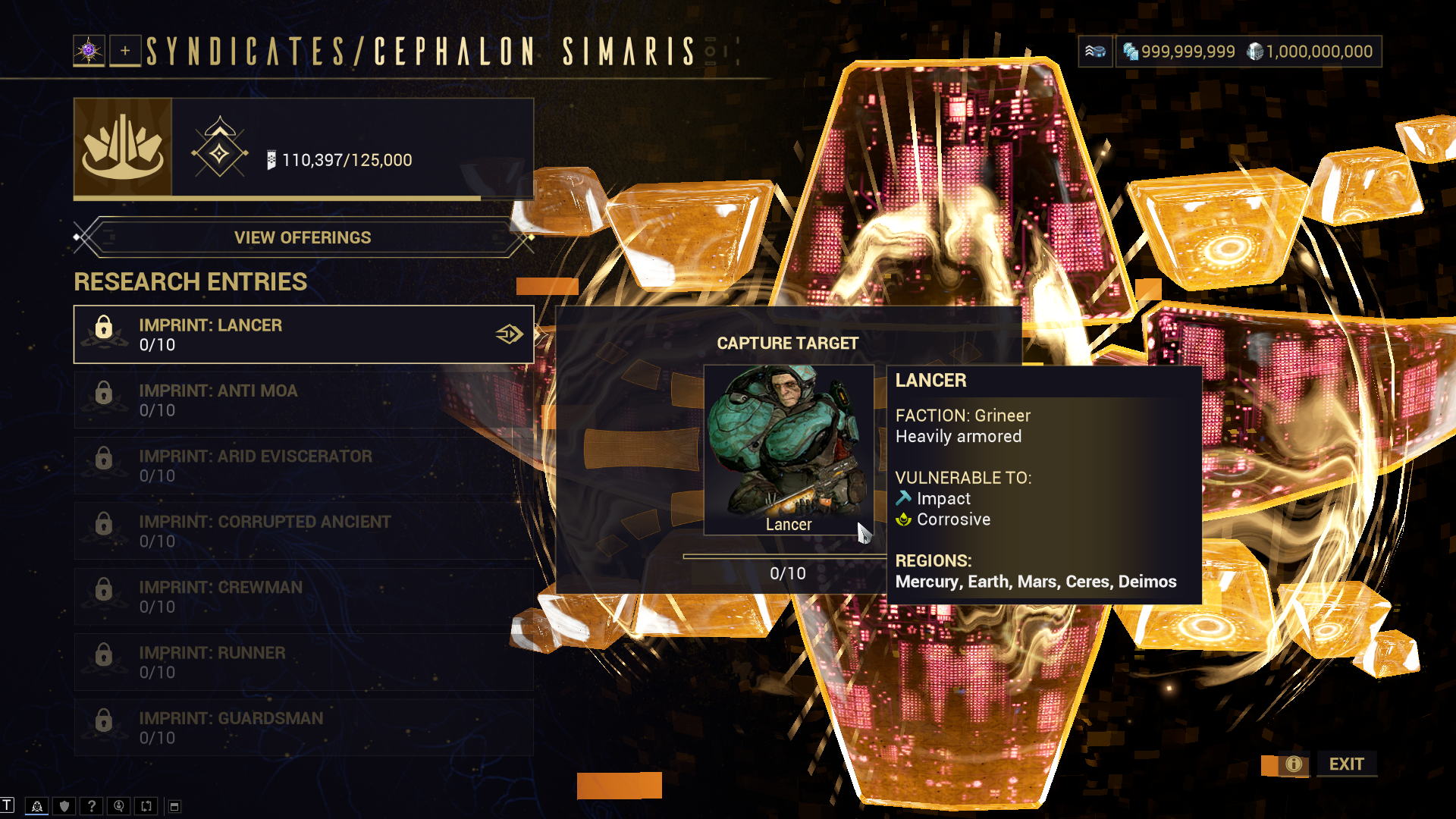Choose the Imprint: Arid Eviscerator entry

(x=303, y=466)
